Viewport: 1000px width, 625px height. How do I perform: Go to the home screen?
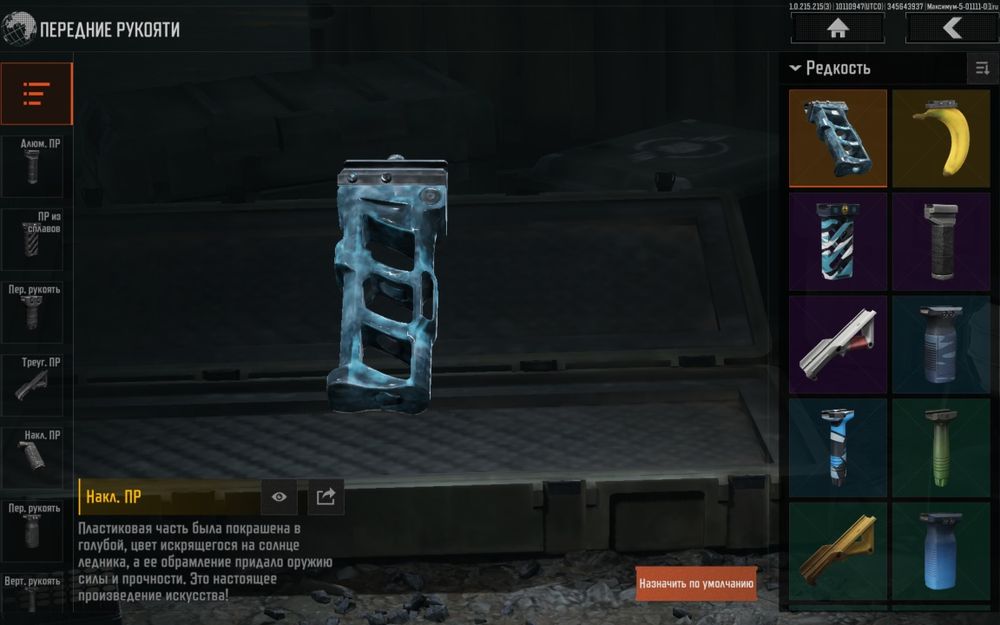click(x=837, y=28)
